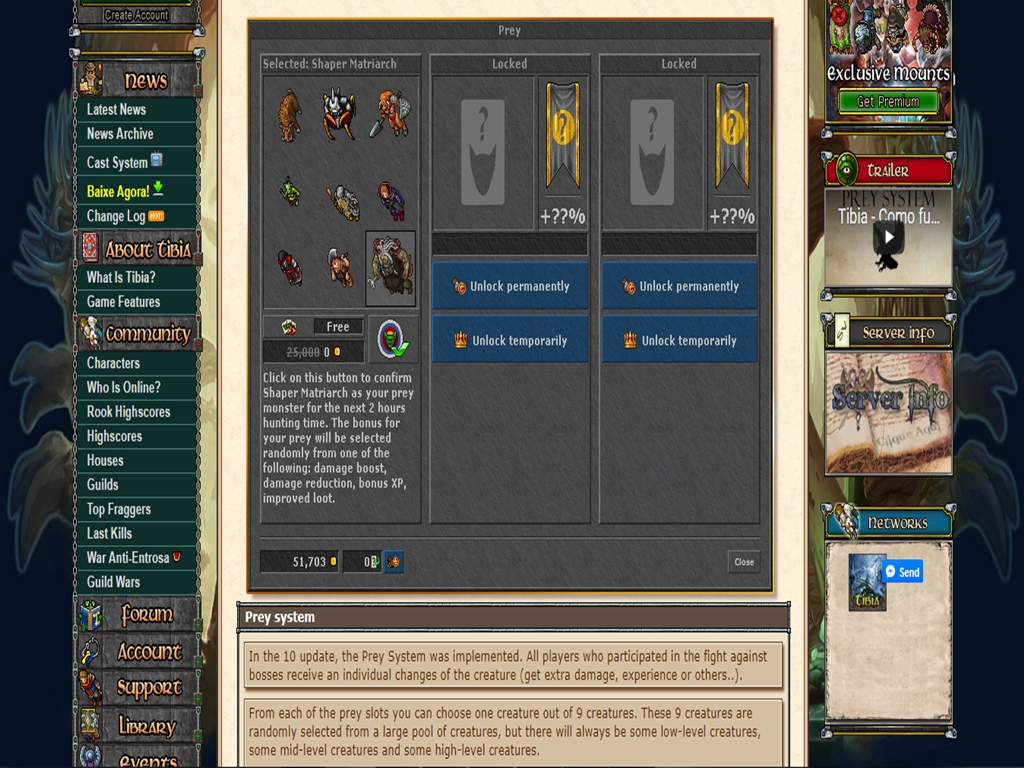Select the Shaper Matriarch creature tile
Viewport: 1024px width, 768px height.
coord(391,268)
